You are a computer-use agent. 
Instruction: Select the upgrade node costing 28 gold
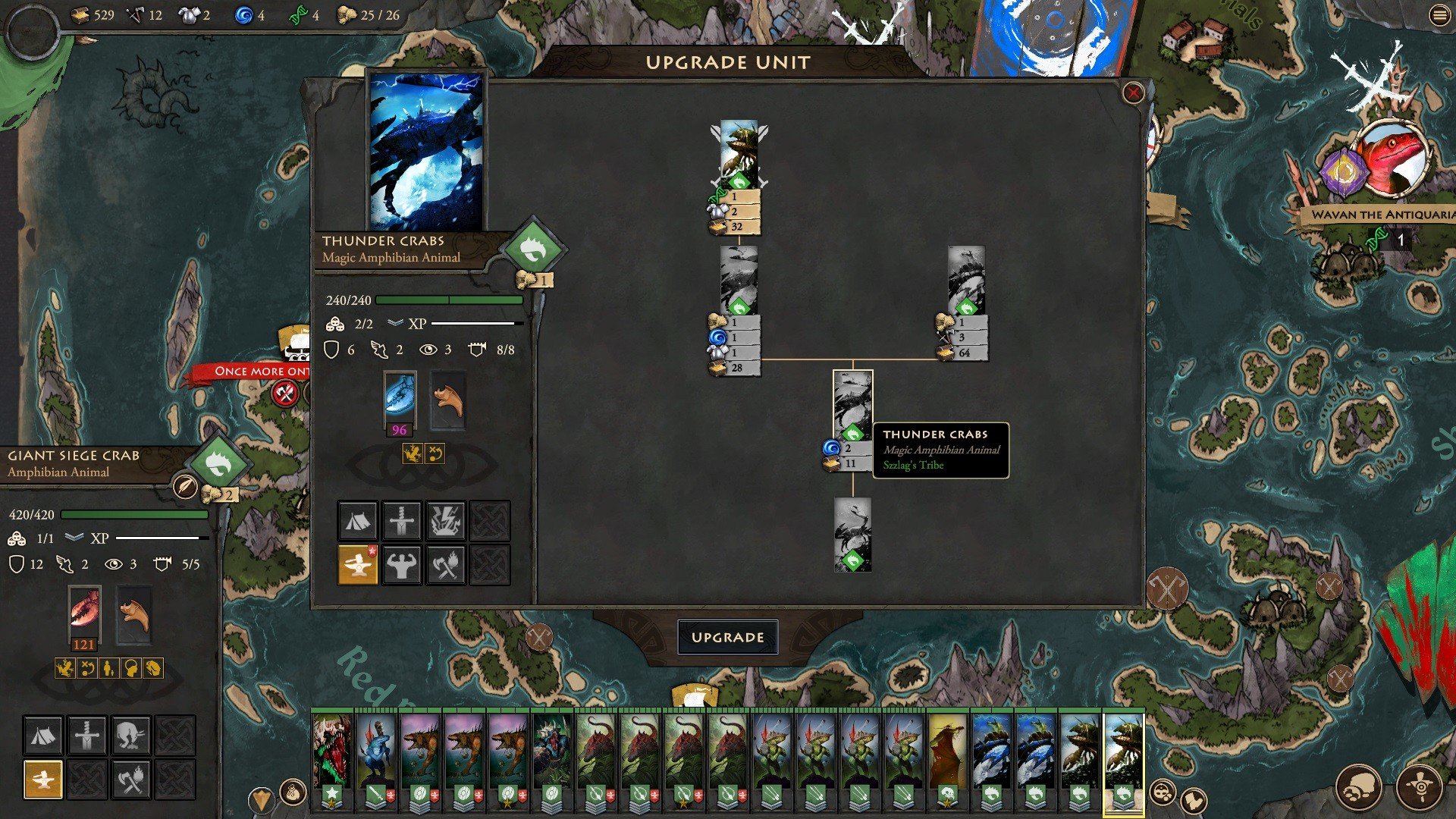738,280
